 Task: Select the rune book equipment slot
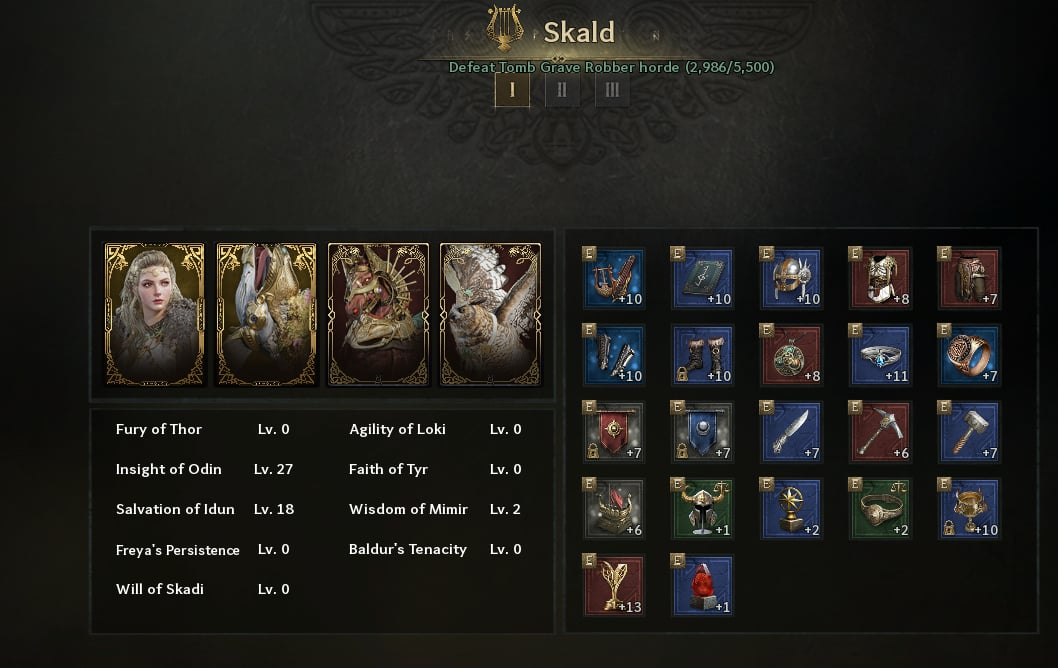click(703, 278)
